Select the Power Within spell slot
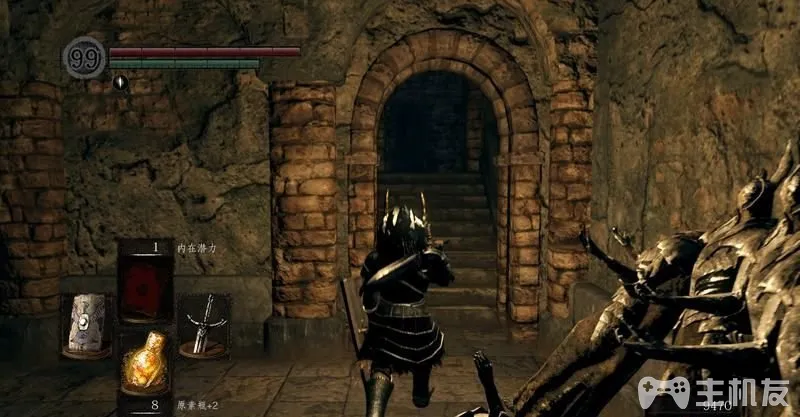Viewport: 800px width, 417px height. [x=146, y=284]
